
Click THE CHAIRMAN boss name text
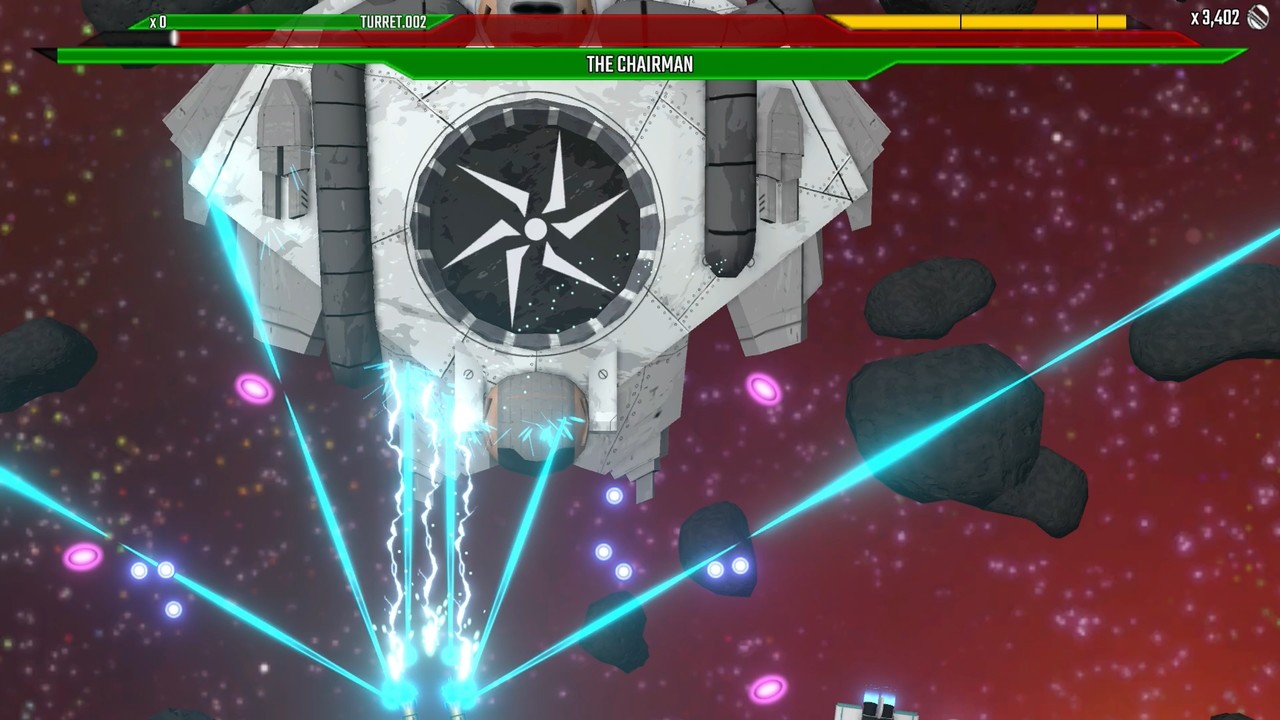click(x=640, y=64)
